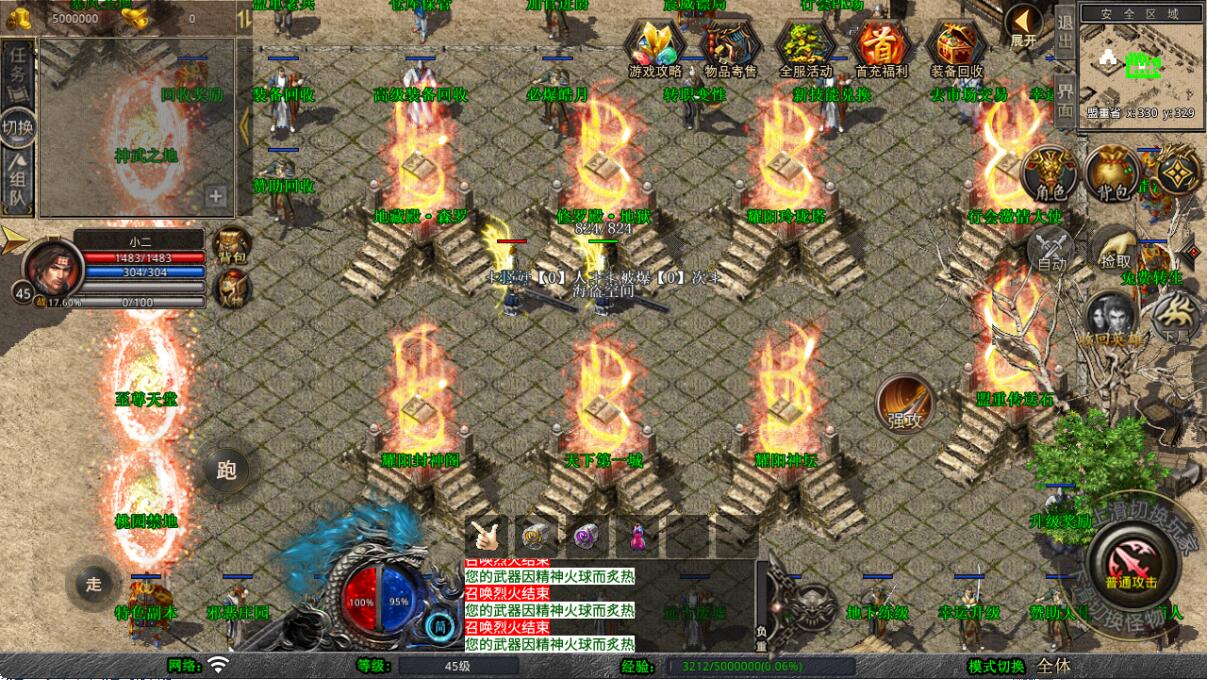Open the 角色 character sheet
This screenshot has height=680, width=1207.
click(1049, 173)
